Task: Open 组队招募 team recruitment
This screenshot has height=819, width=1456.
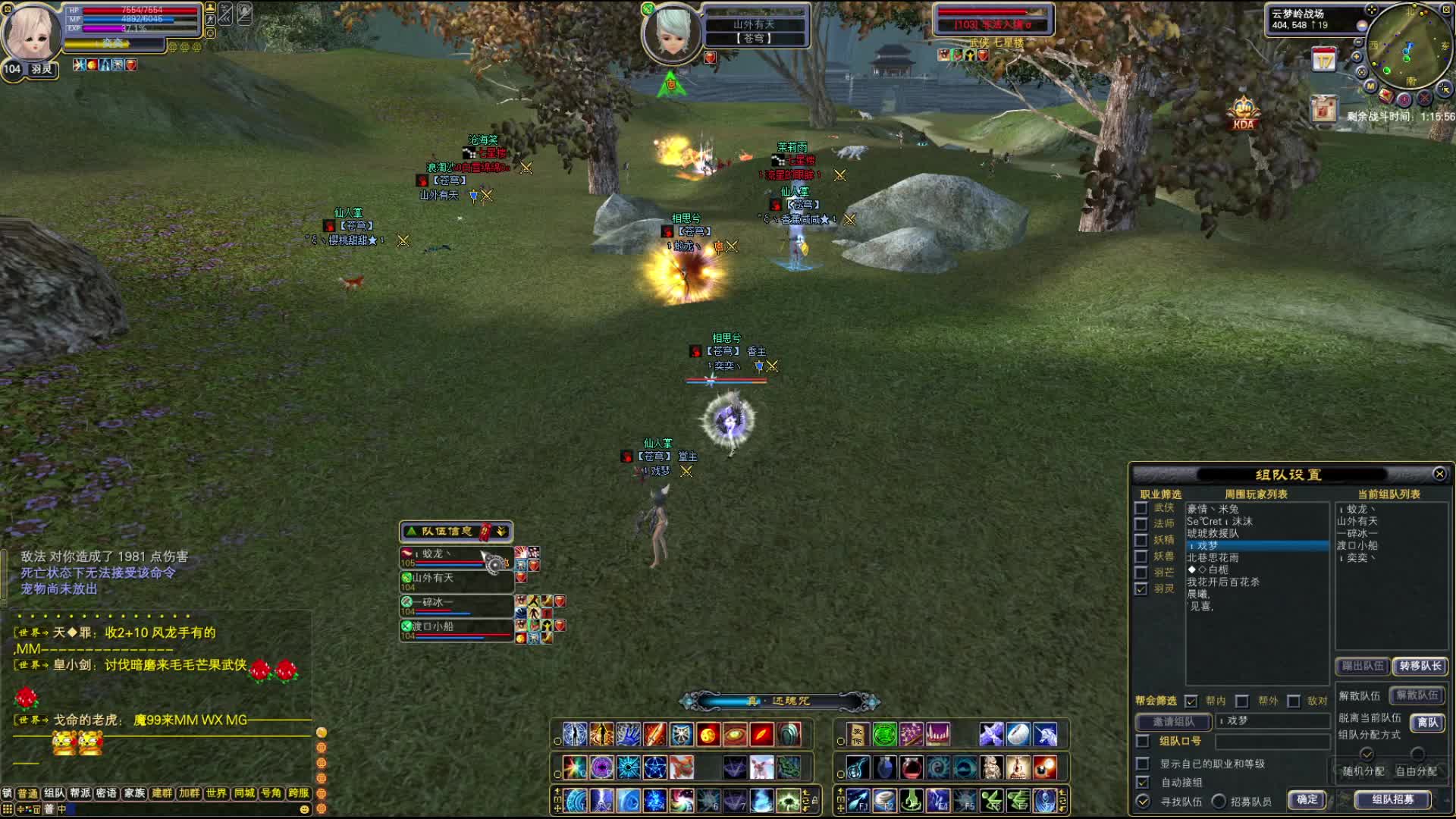Action: 1392,799
